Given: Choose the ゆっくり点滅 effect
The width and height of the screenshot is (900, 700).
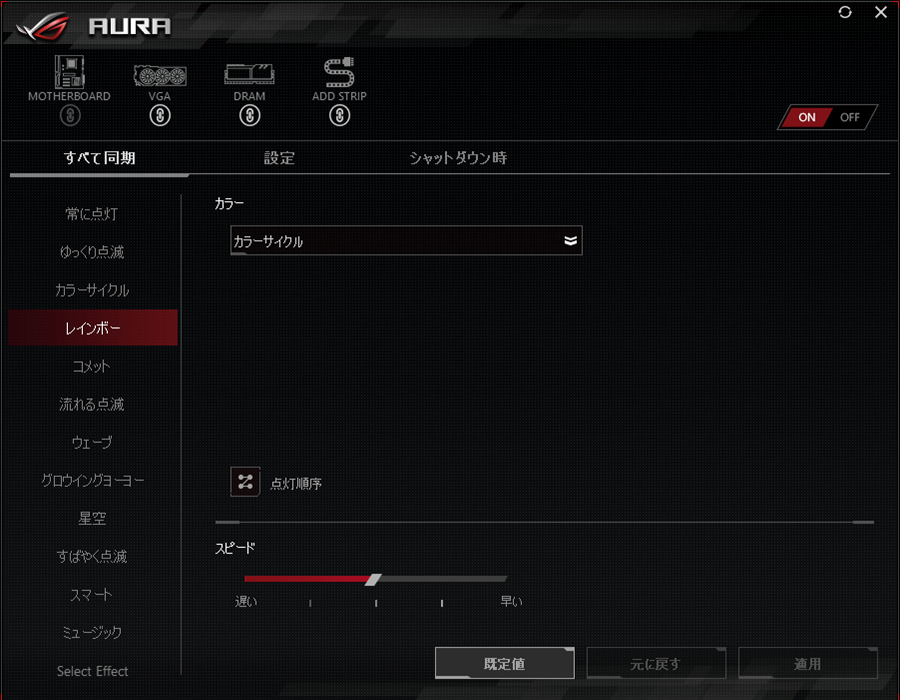Looking at the screenshot, I should (92, 252).
